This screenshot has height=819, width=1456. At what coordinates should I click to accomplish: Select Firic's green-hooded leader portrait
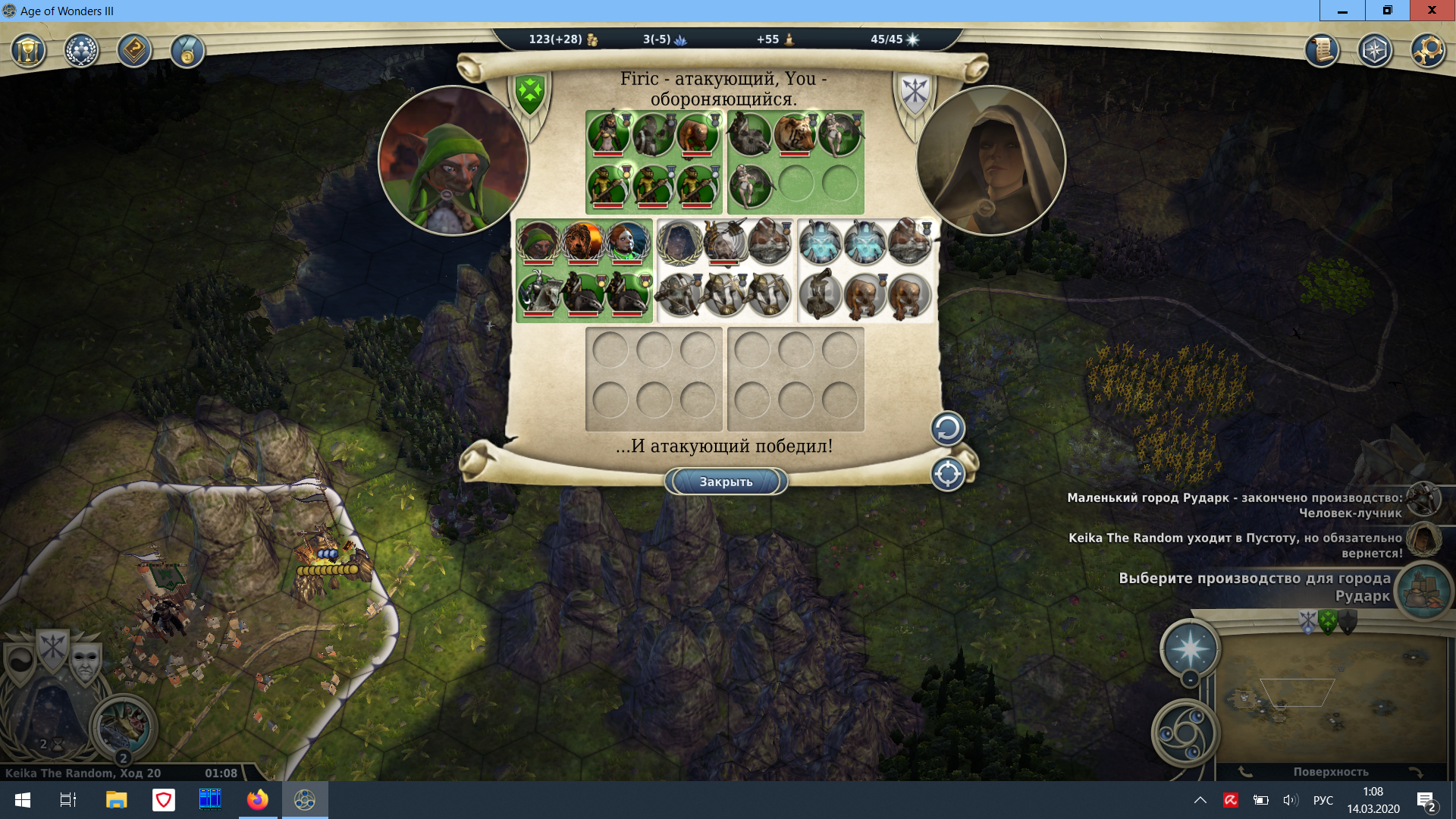click(453, 161)
